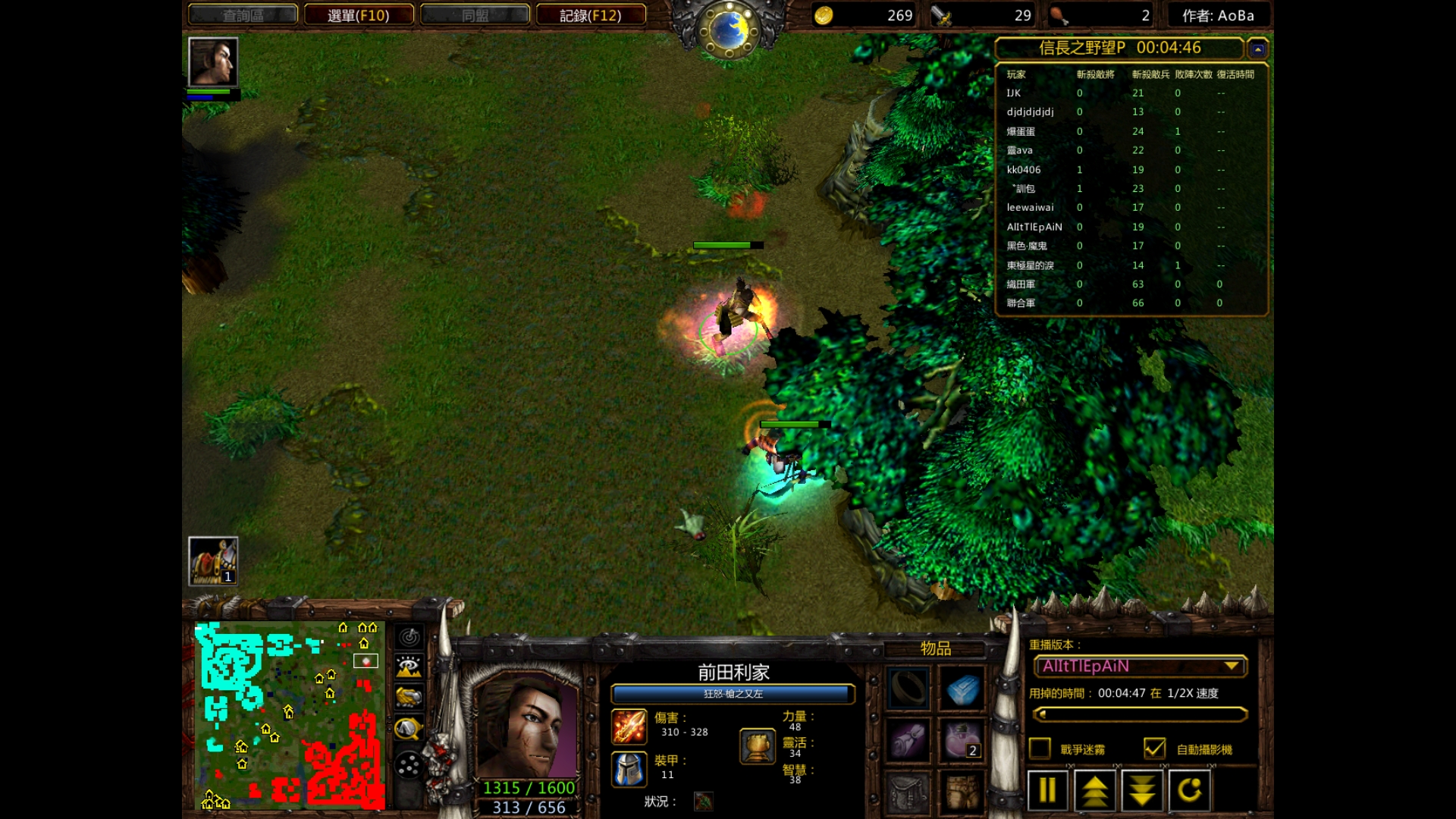Toggle minimap creep camp display button
Image resolution: width=1456 pixels, height=819 pixels.
(x=409, y=729)
